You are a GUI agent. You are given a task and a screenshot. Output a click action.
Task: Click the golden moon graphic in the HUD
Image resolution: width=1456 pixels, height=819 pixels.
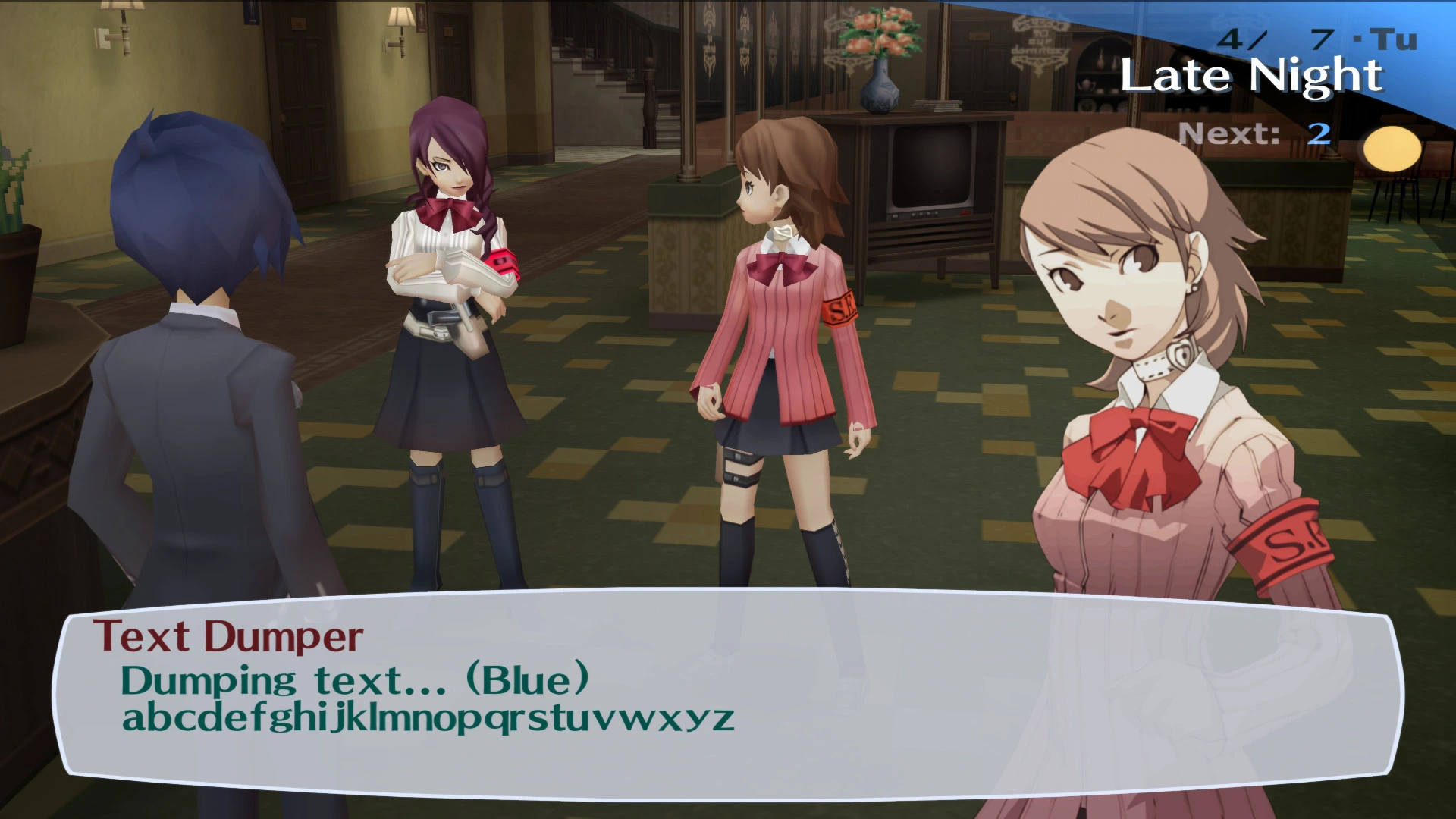1393,149
